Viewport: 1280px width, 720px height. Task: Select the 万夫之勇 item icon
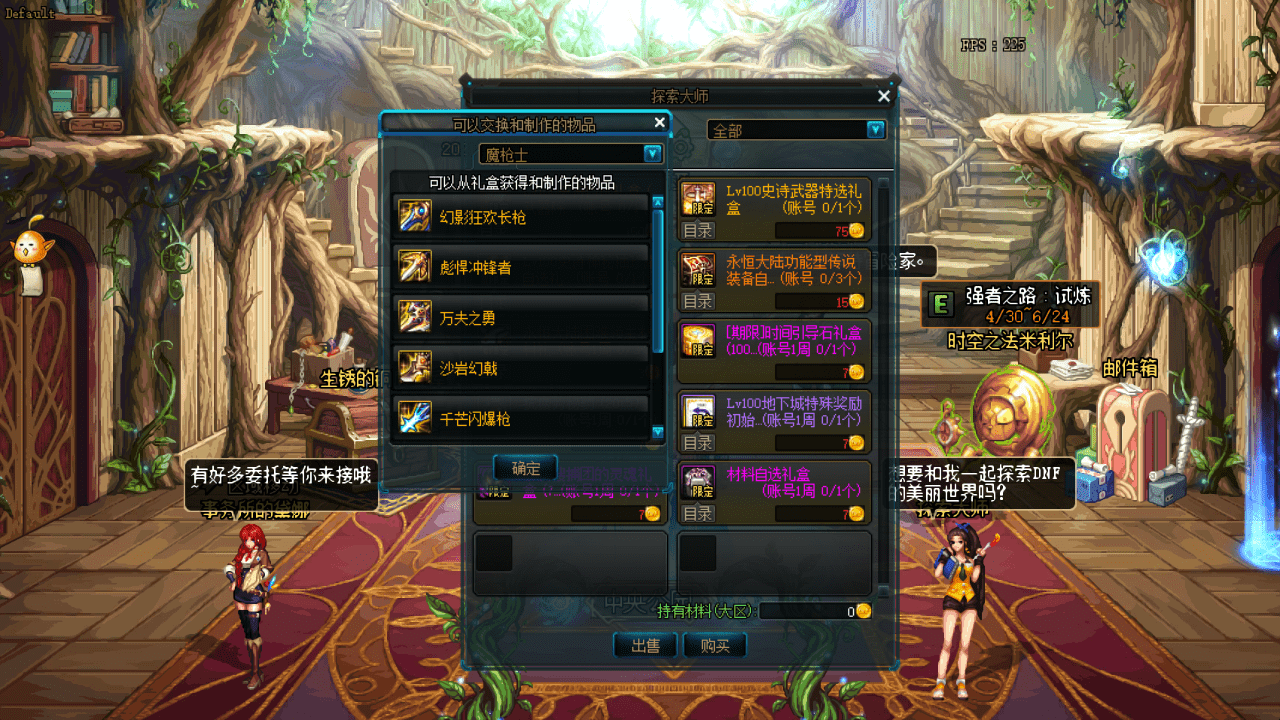417,315
